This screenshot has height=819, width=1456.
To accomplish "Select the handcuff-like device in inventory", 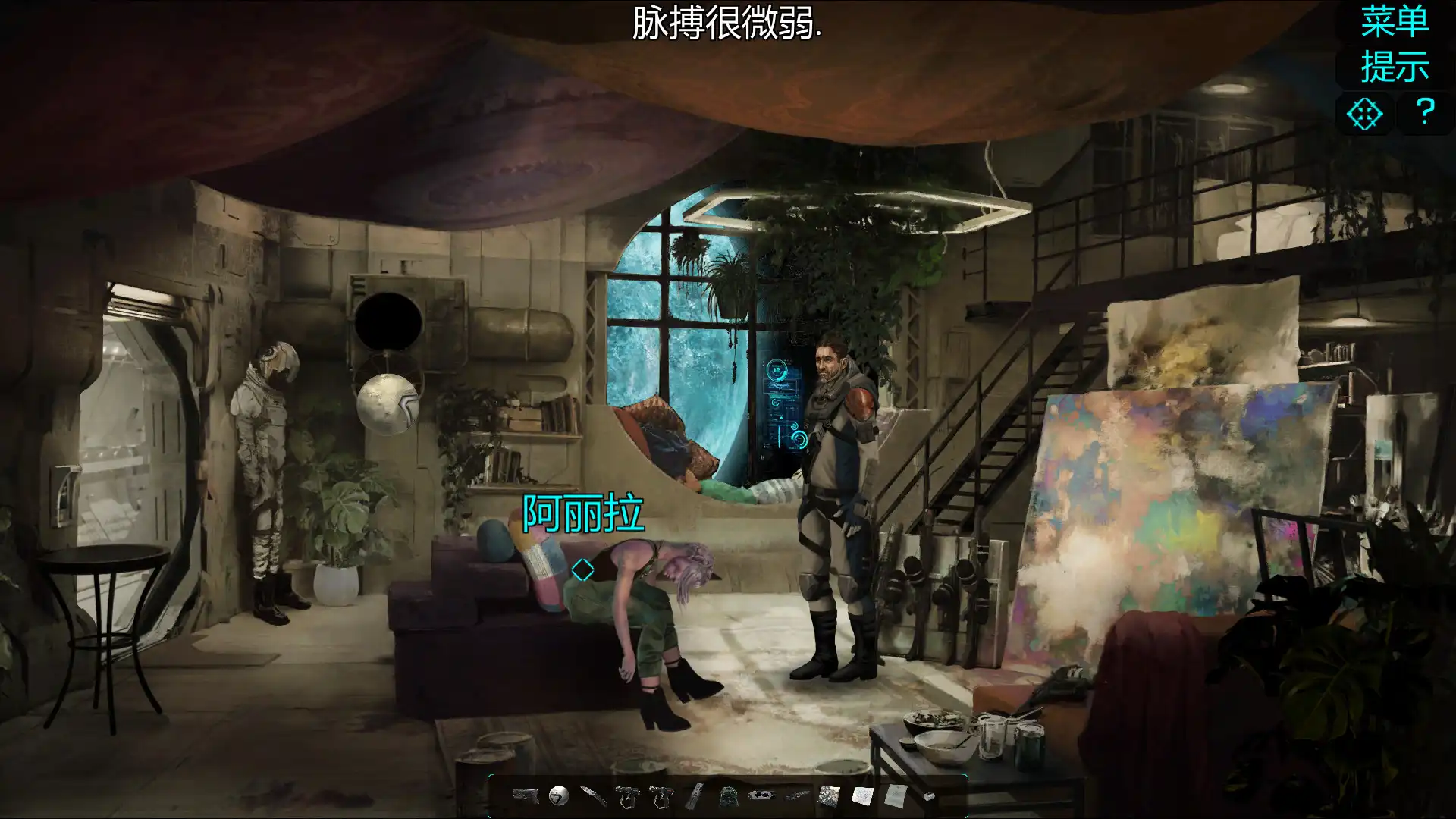I will [x=761, y=796].
